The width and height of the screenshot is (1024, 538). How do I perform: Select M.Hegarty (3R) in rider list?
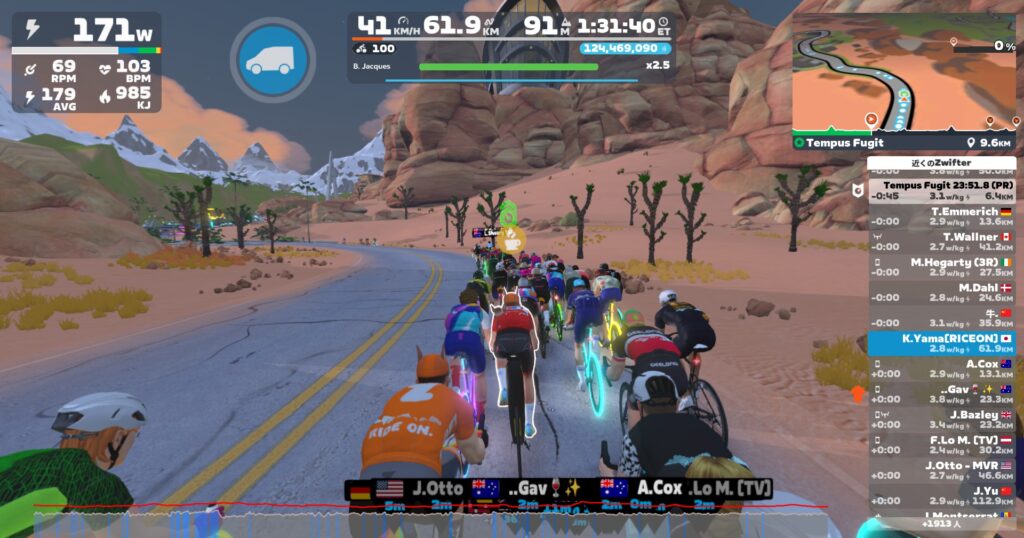(941, 267)
